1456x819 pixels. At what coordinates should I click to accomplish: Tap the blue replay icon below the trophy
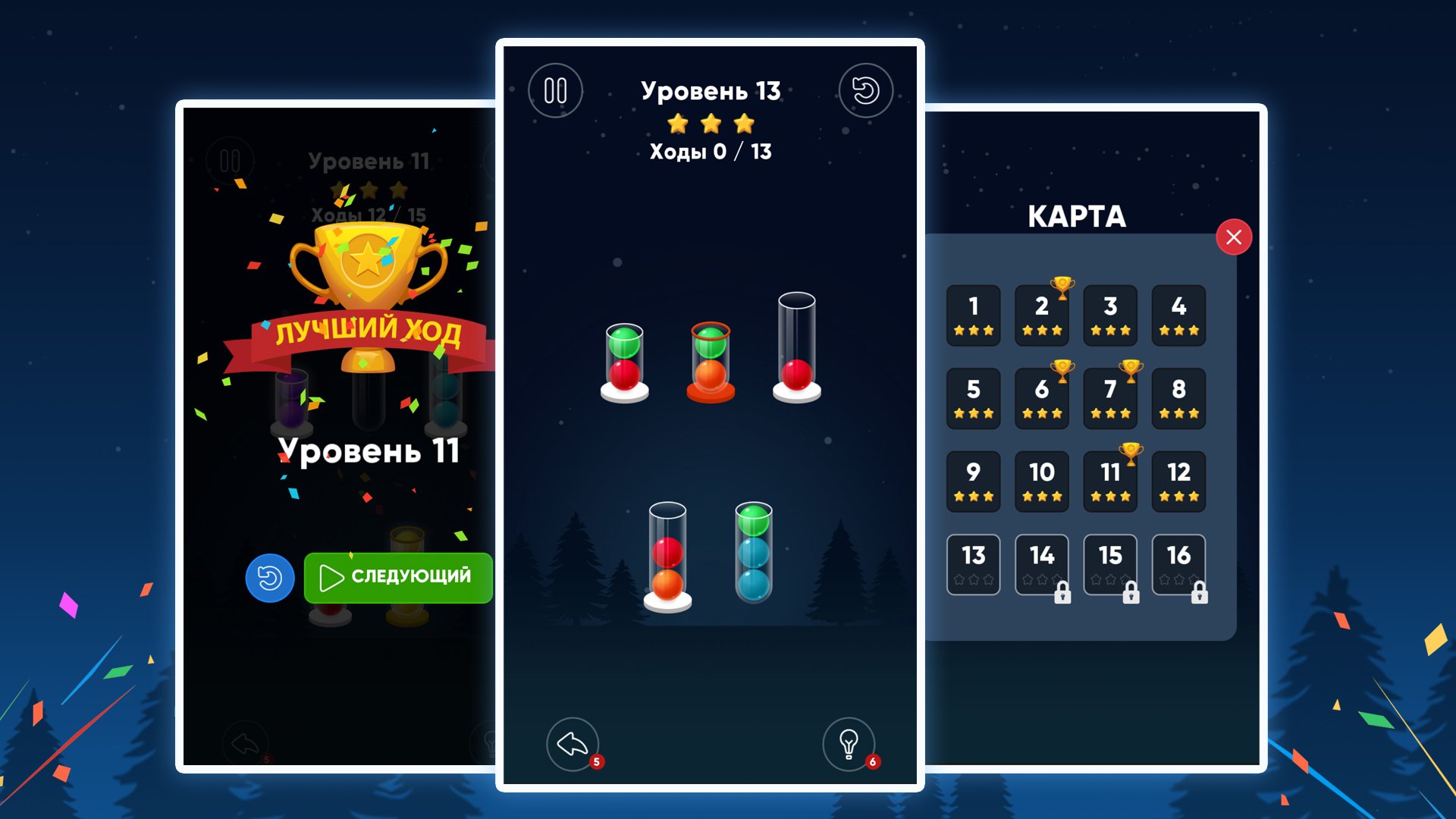click(x=270, y=578)
